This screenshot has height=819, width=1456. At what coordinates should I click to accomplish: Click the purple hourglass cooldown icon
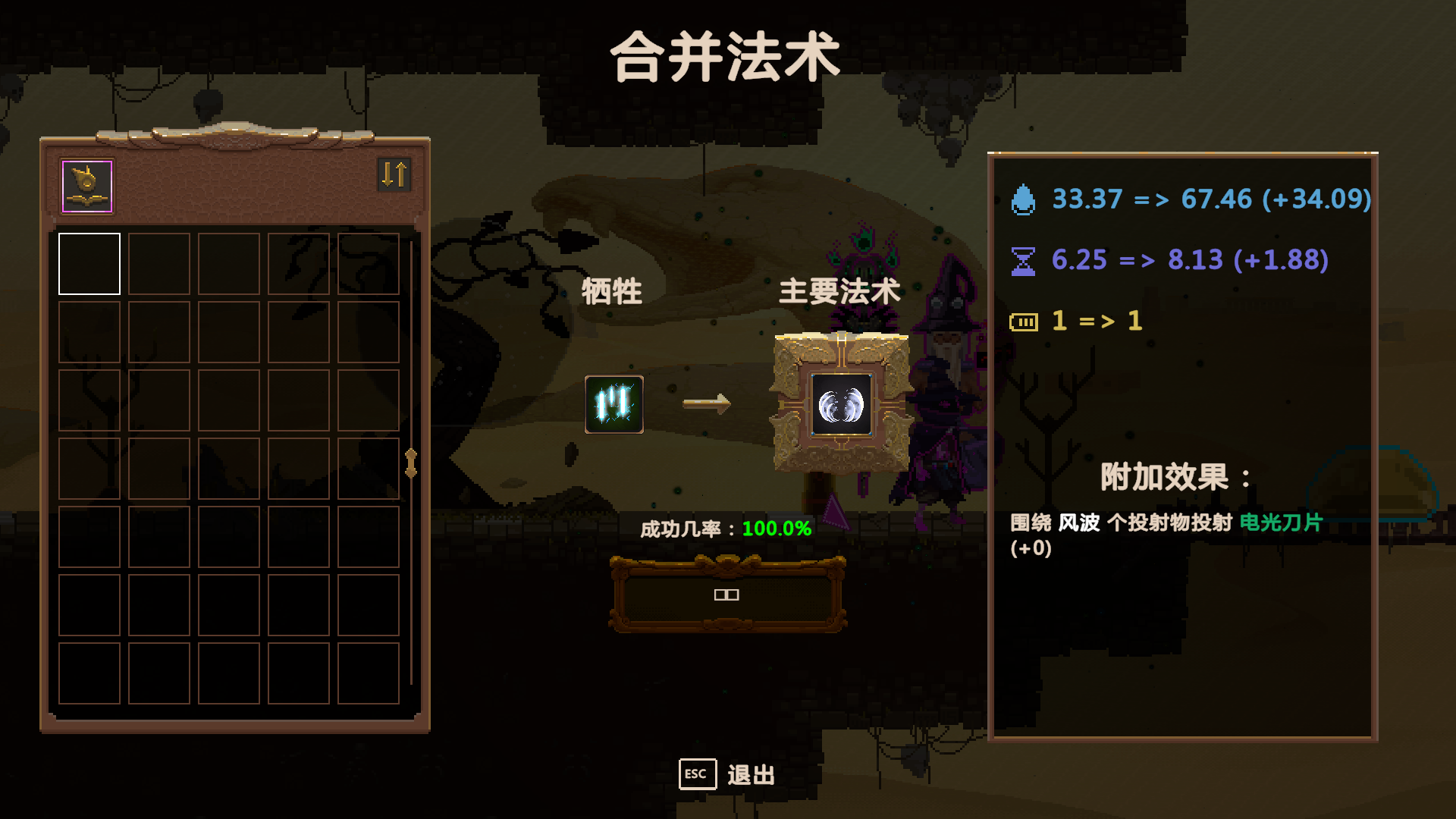click(1025, 260)
